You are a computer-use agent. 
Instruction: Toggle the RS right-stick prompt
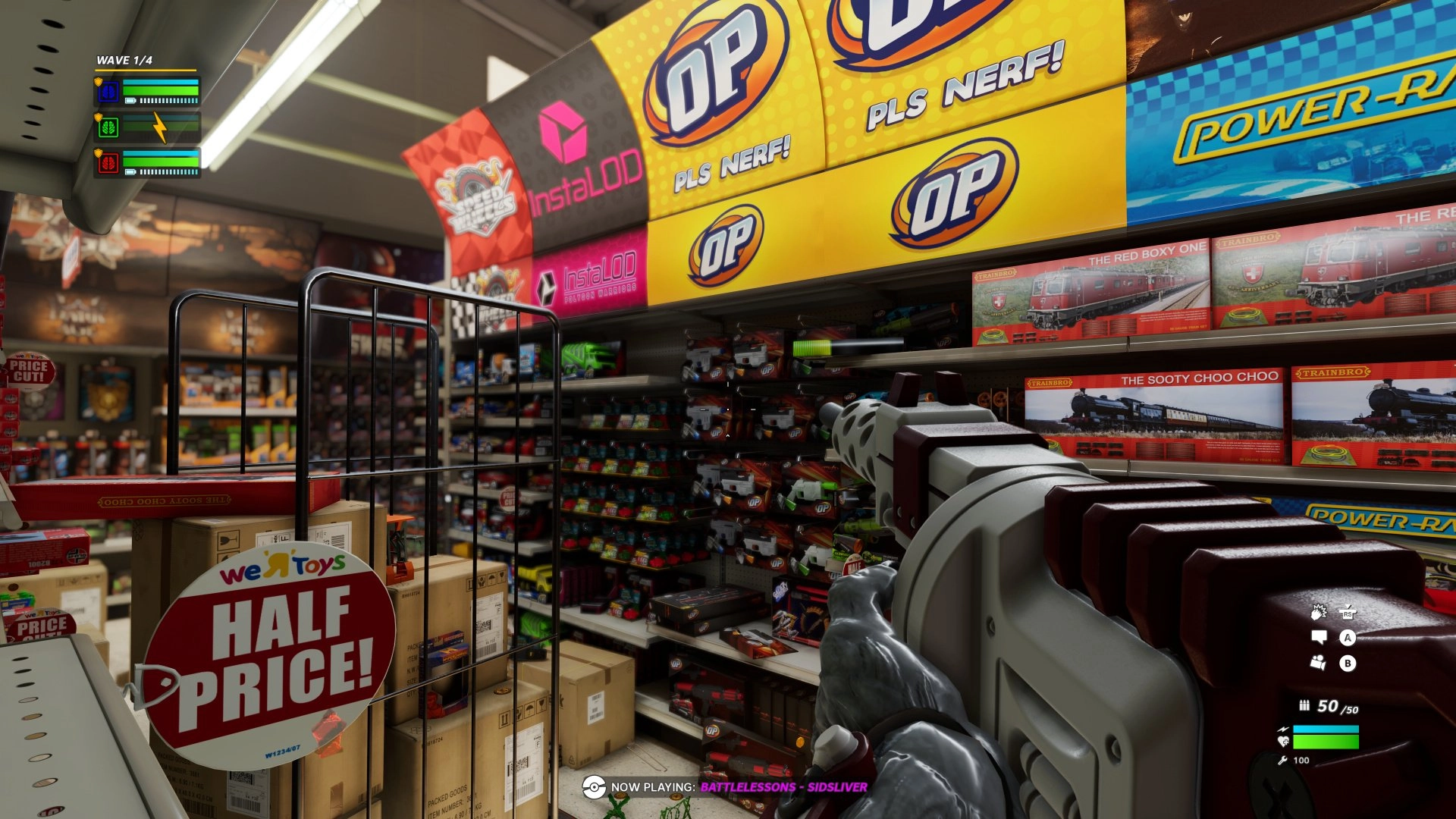(1348, 613)
